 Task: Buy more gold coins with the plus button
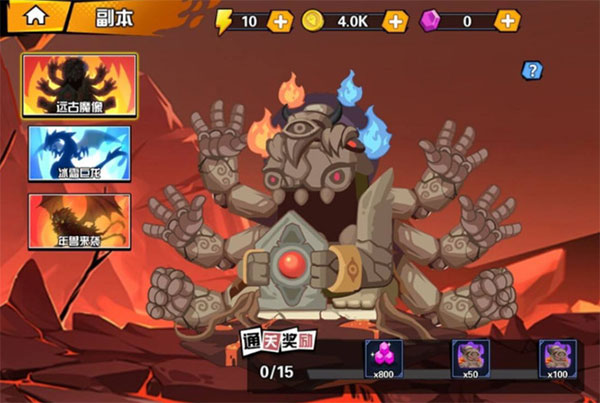tap(396, 21)
